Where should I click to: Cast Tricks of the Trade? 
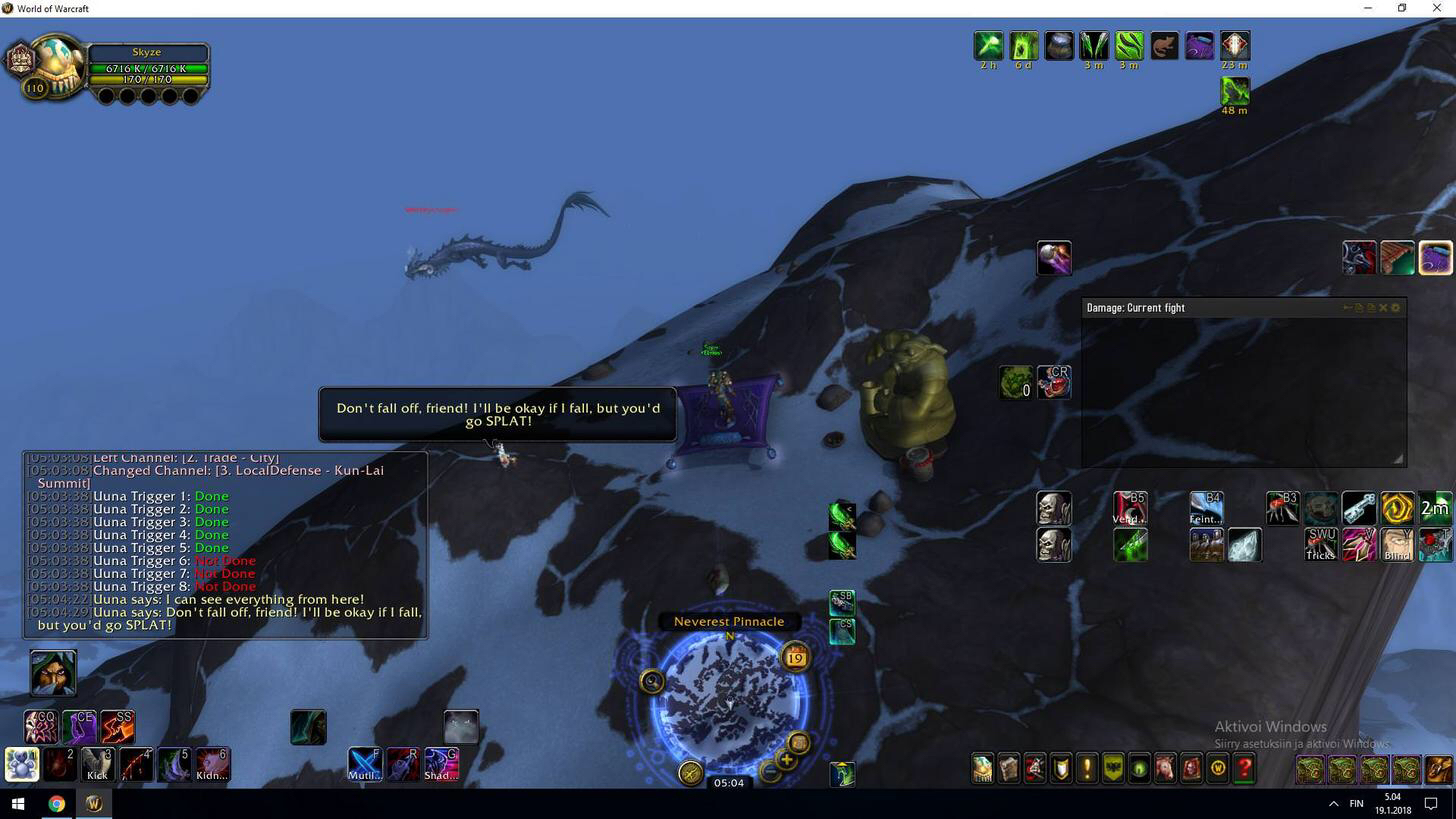pos(1320,545)
